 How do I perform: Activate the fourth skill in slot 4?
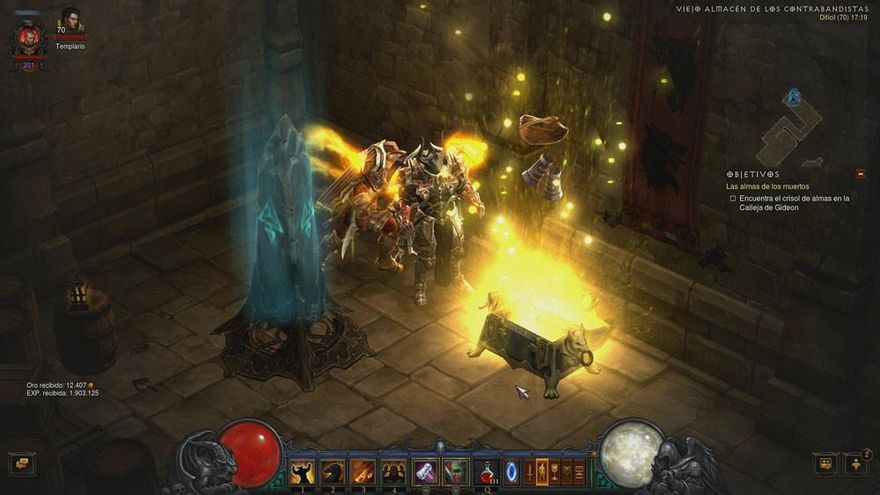click(394, 471)
